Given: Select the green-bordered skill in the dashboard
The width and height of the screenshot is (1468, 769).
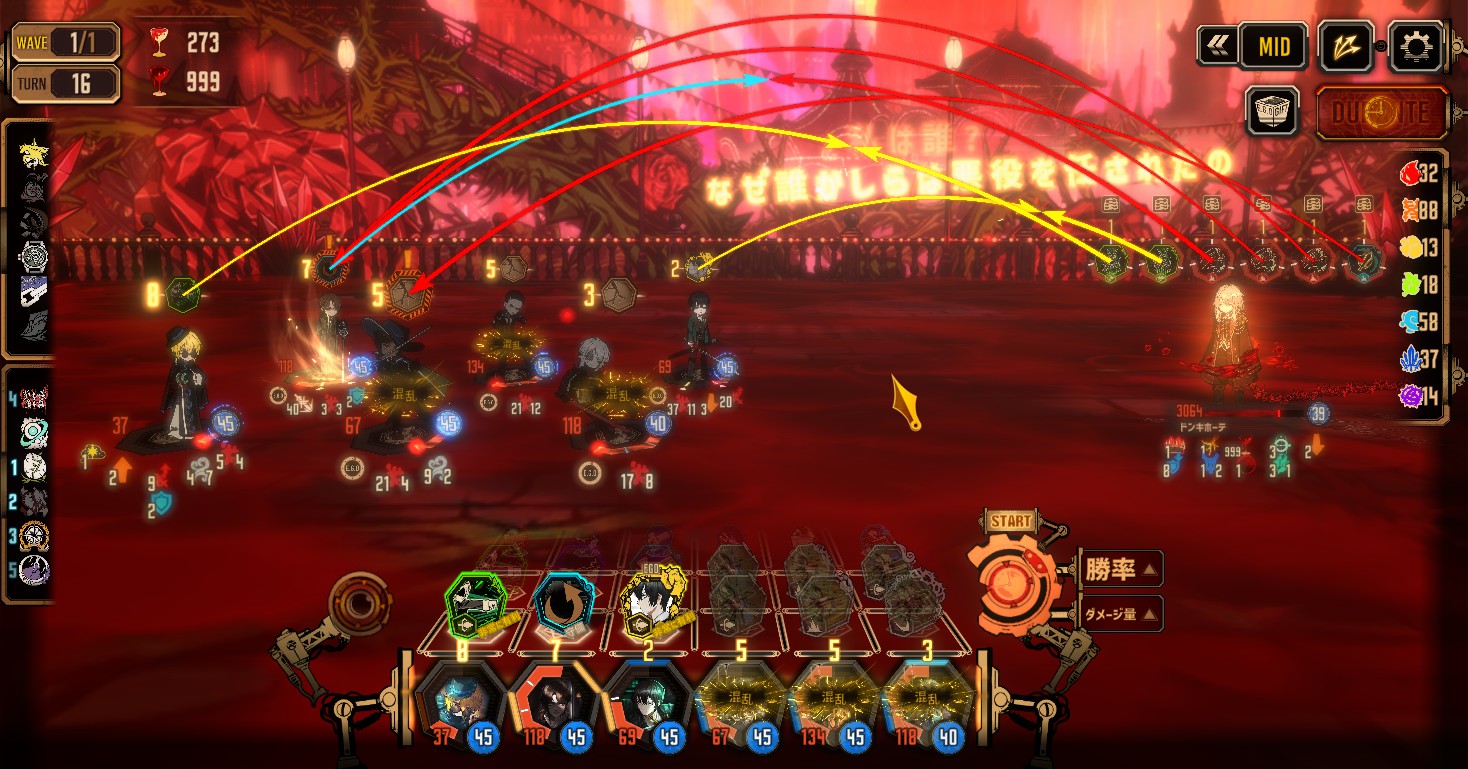Looking at the screenshot, I should [x=474, y=601].
